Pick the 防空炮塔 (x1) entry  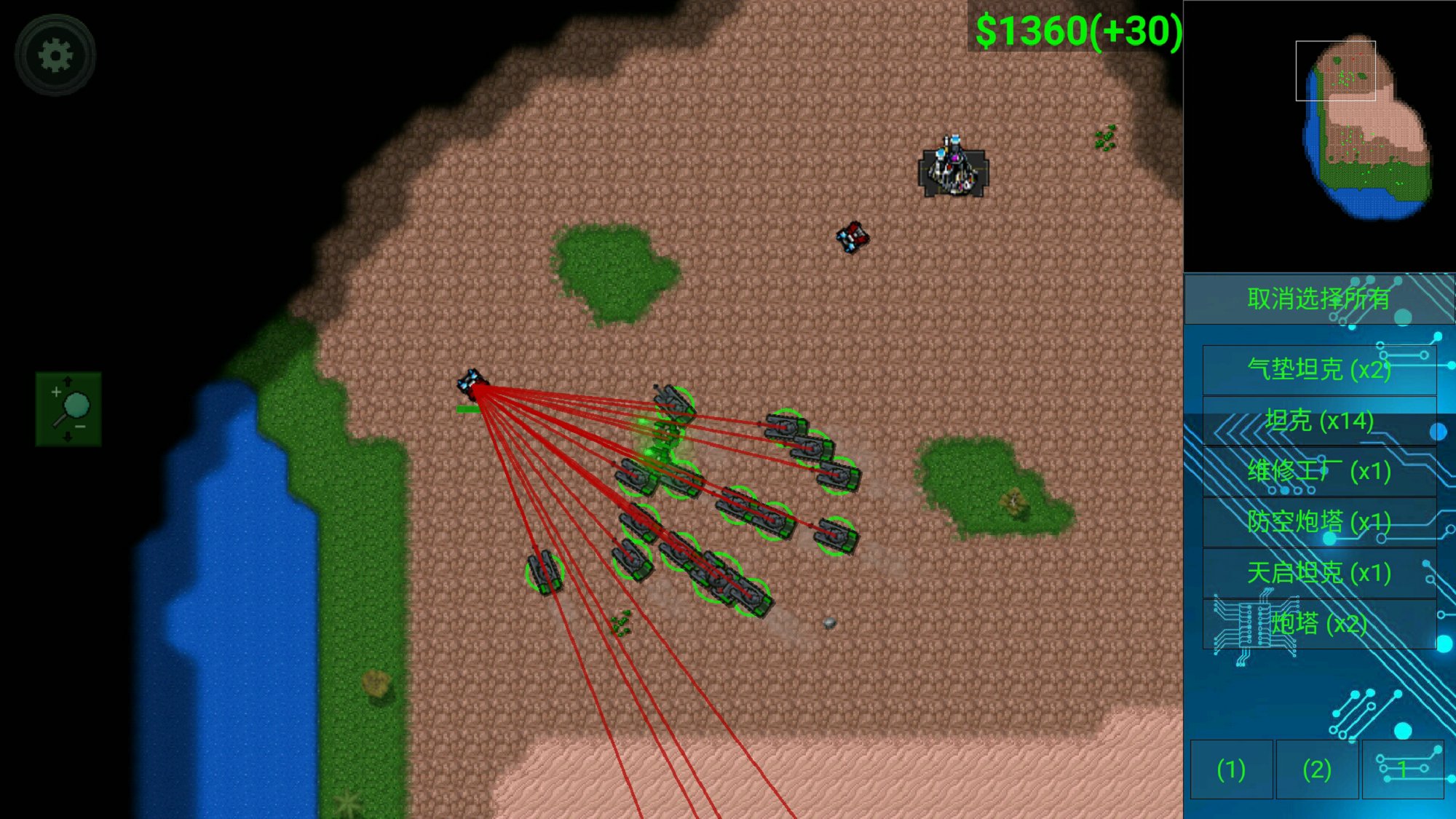point(1318,522)
